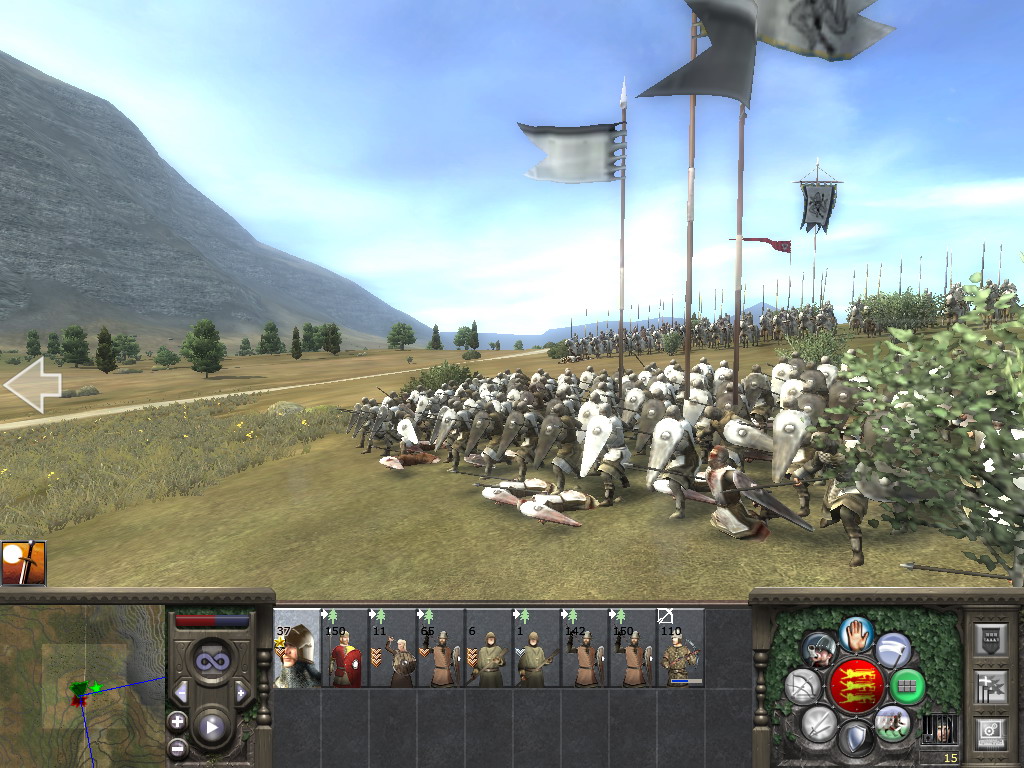Click the play button on the speed panel
This screenshot has height=768, width=1024.
pyautogui.click(x=211, y=727)
